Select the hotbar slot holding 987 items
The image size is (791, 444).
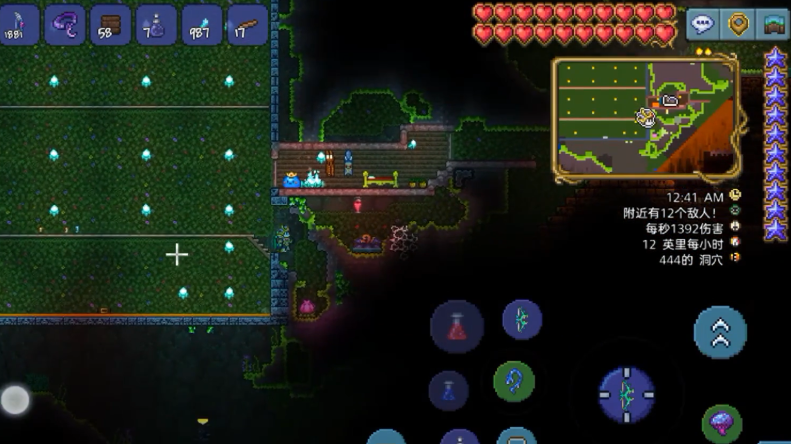coord(201,25)
